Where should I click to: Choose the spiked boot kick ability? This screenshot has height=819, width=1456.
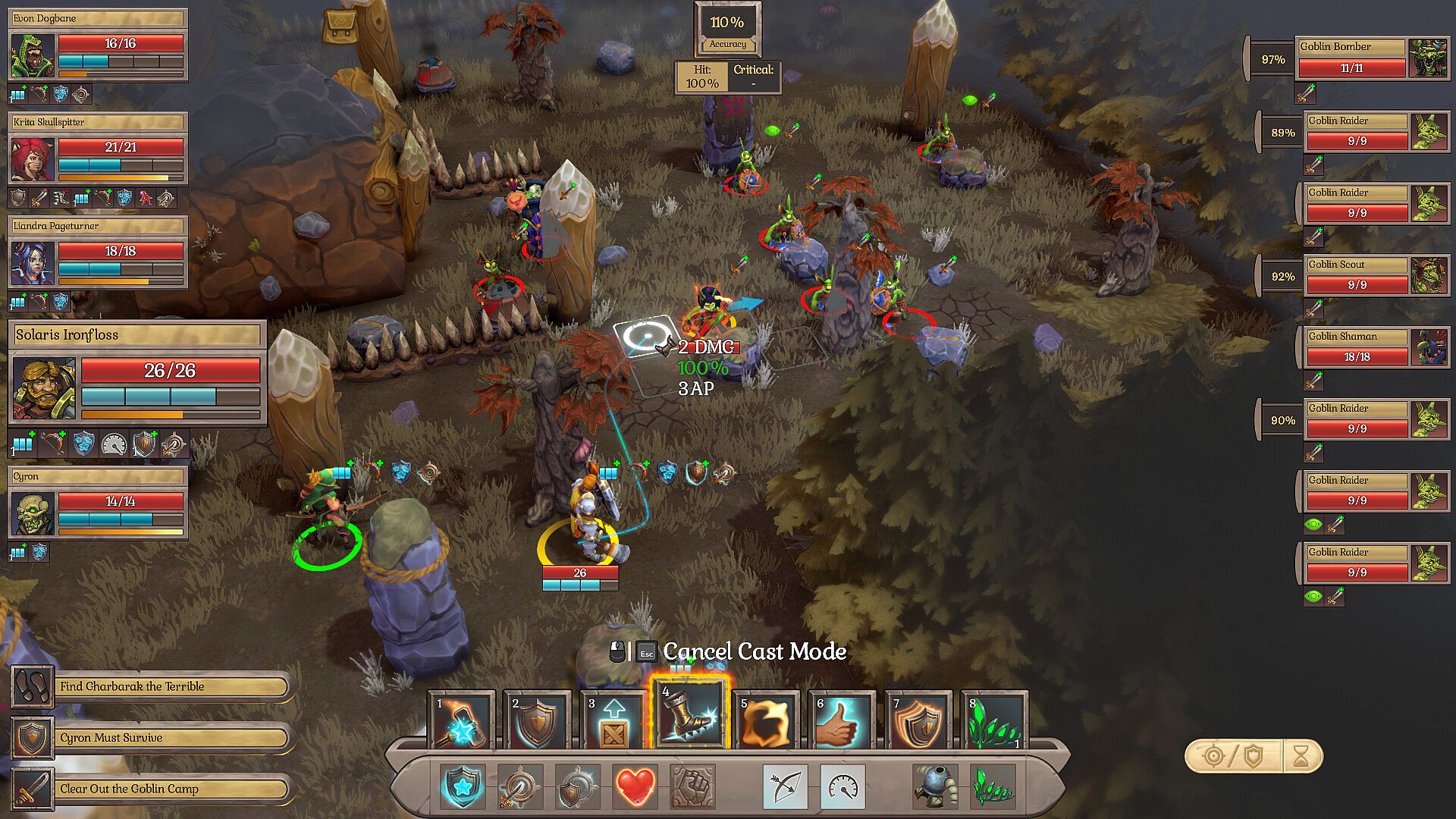tap(689, 718)
